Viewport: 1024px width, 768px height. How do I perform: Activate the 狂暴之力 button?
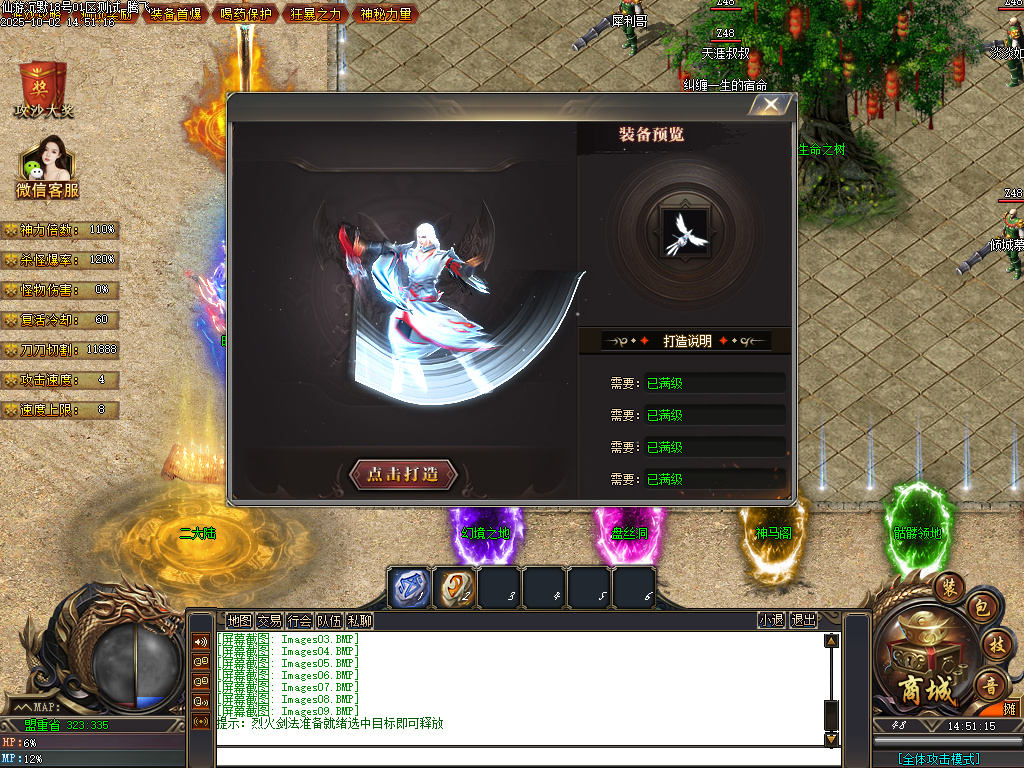coord(316,14)
